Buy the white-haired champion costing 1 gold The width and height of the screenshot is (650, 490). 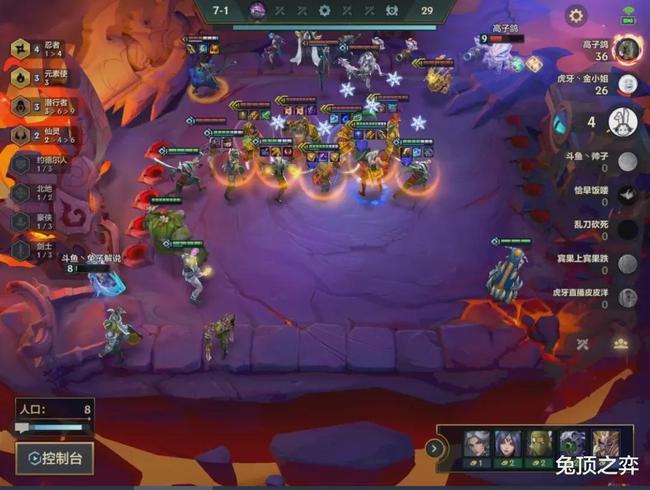pyautogui.click(x=478, y=447)
